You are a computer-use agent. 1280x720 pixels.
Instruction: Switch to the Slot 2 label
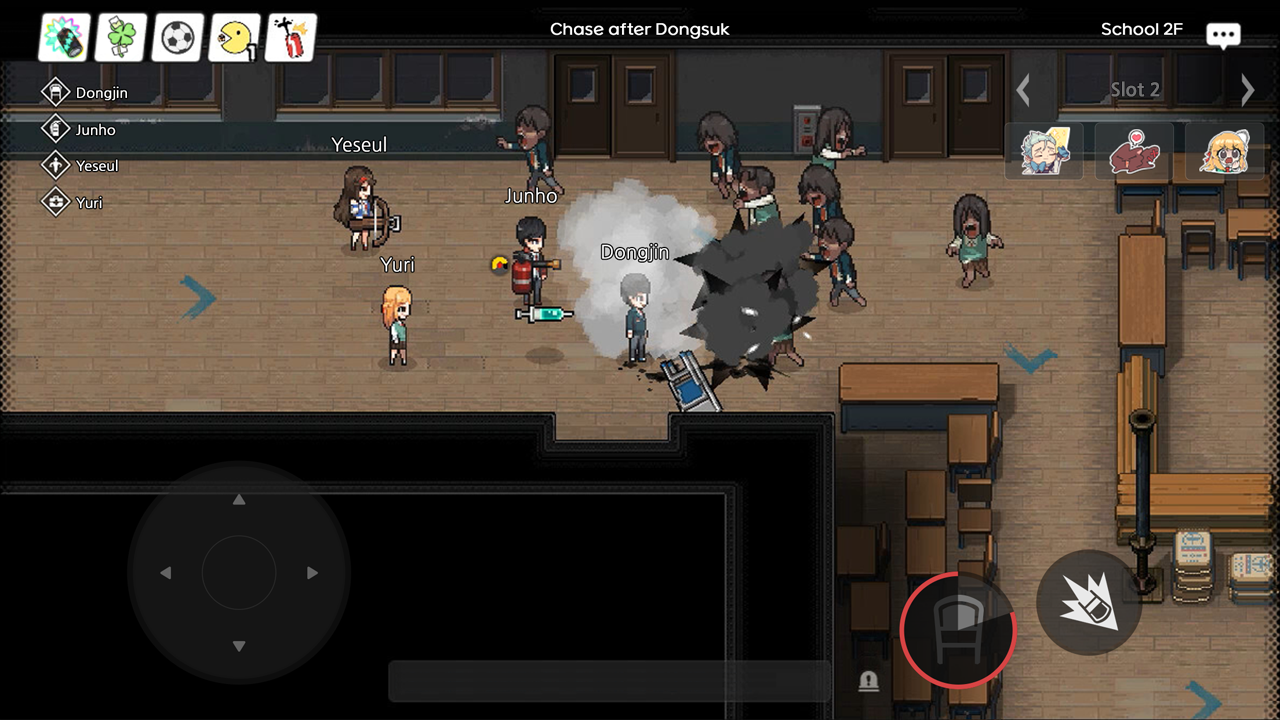tap(1135, 89)
